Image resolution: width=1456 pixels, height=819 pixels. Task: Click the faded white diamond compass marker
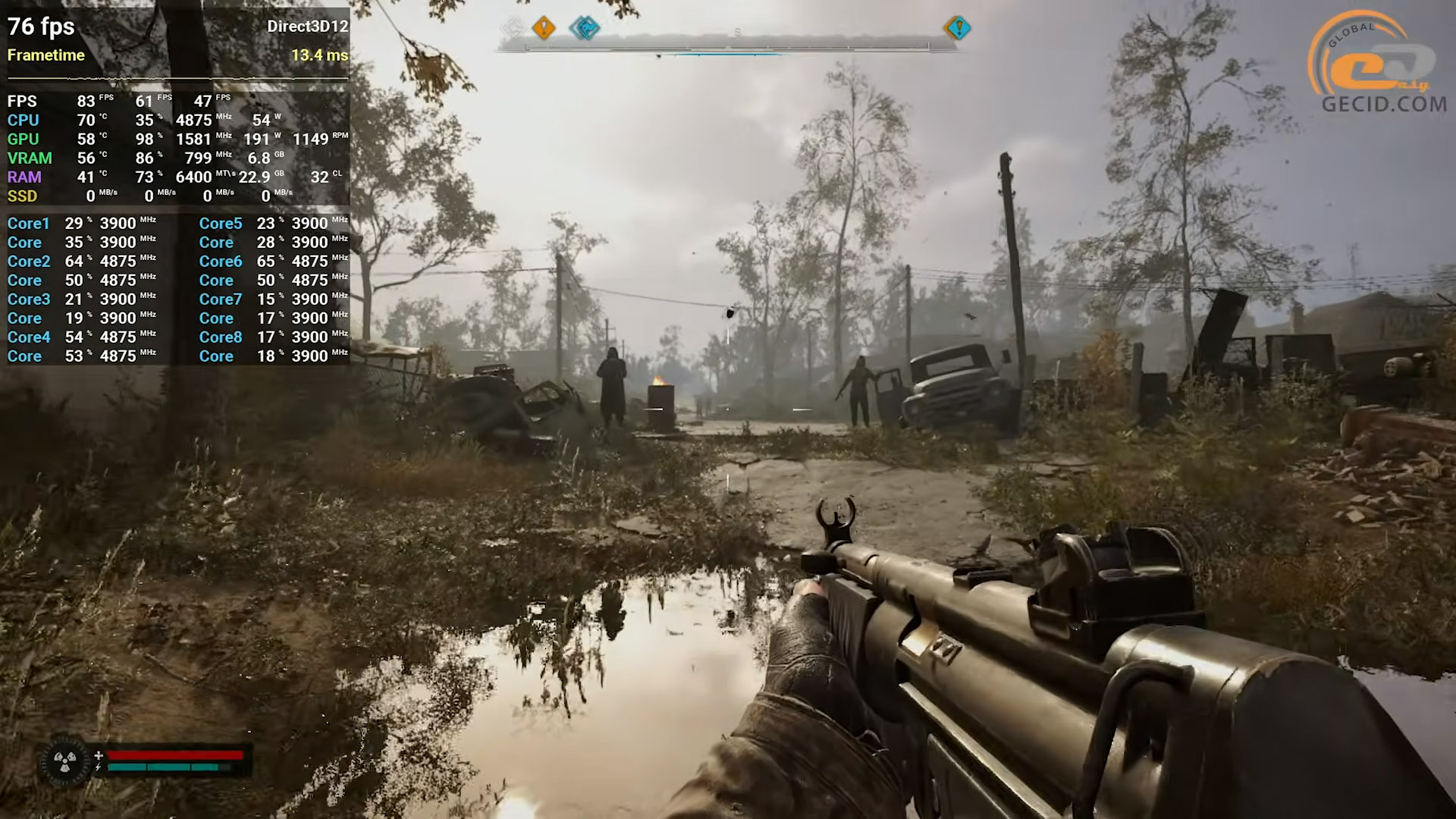point(513,29)
